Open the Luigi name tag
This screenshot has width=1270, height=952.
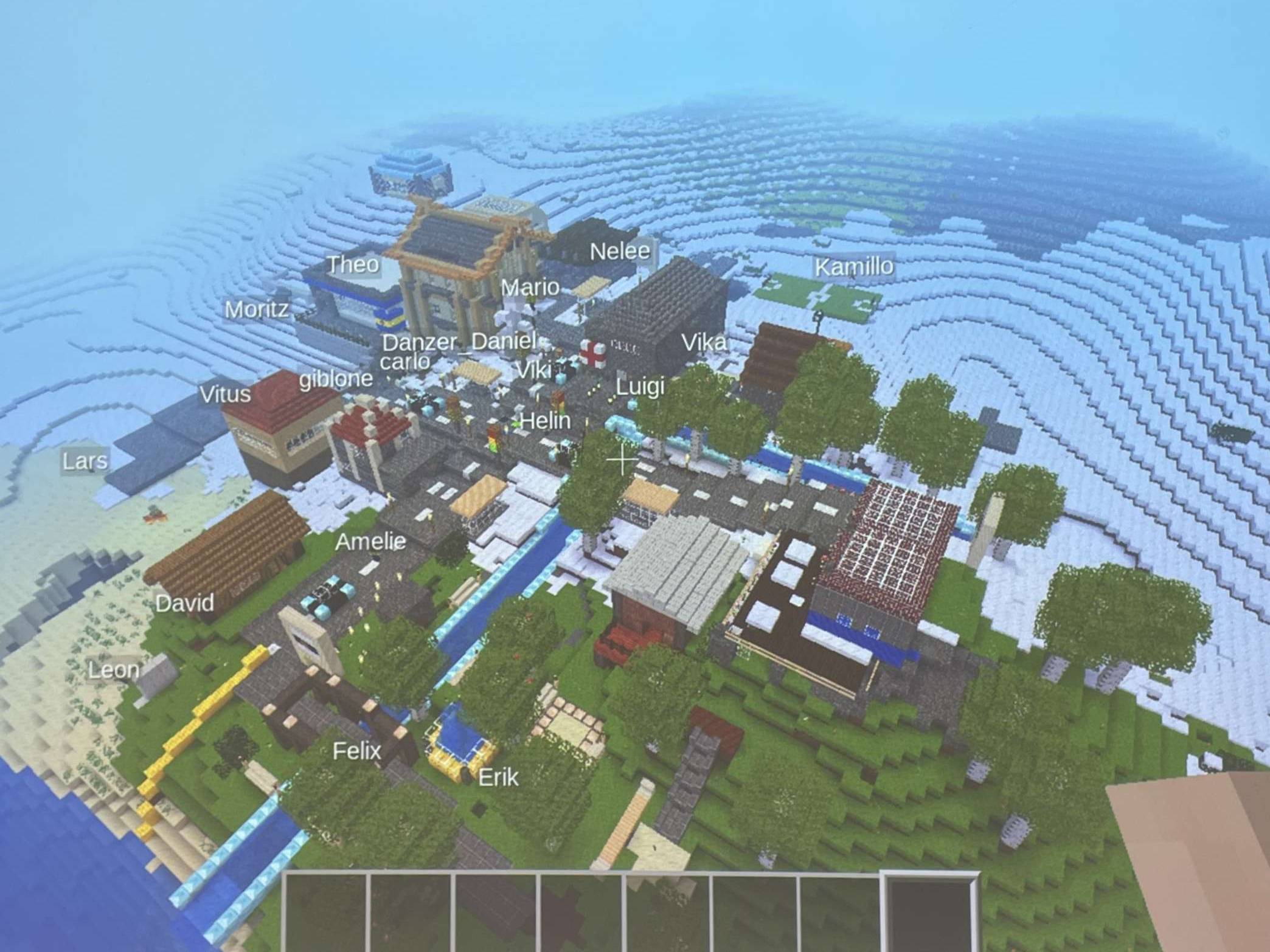(x=639, y=386)
